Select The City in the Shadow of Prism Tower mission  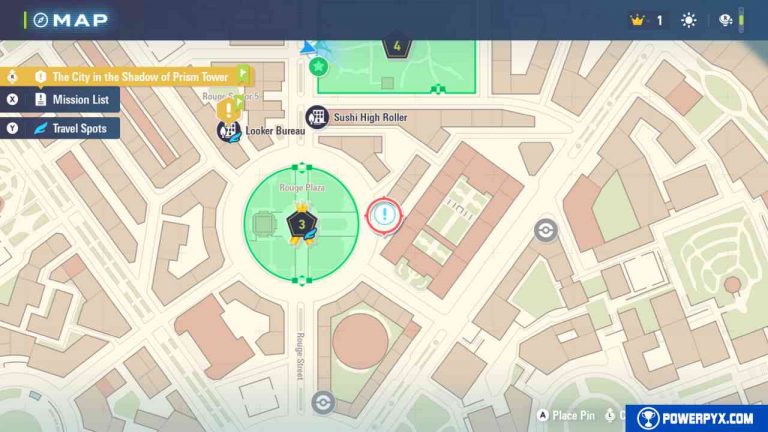coord(138,76)
